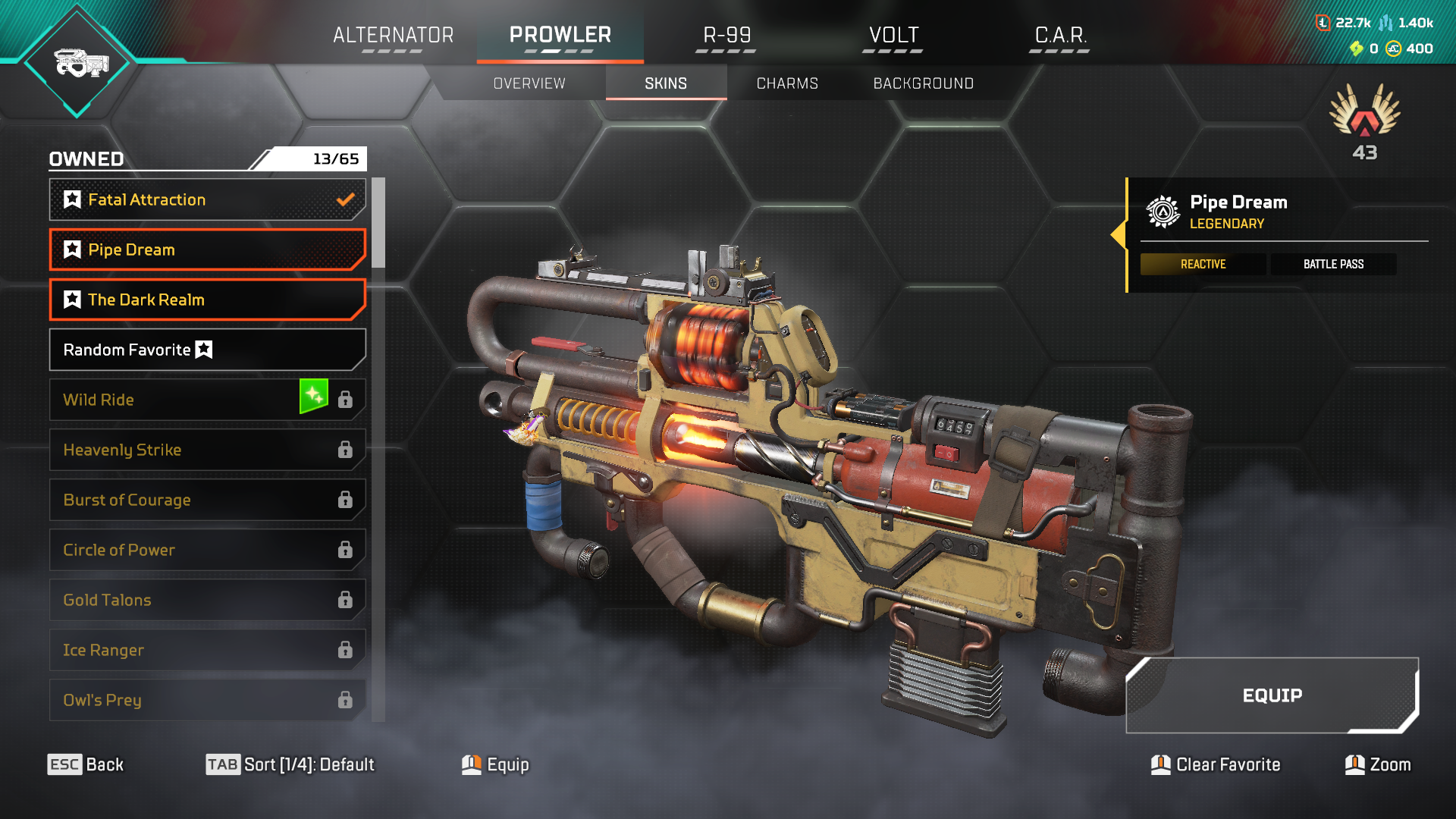
Task: Choose The Dark Realm skin
Action: click(x=207, y=300)
